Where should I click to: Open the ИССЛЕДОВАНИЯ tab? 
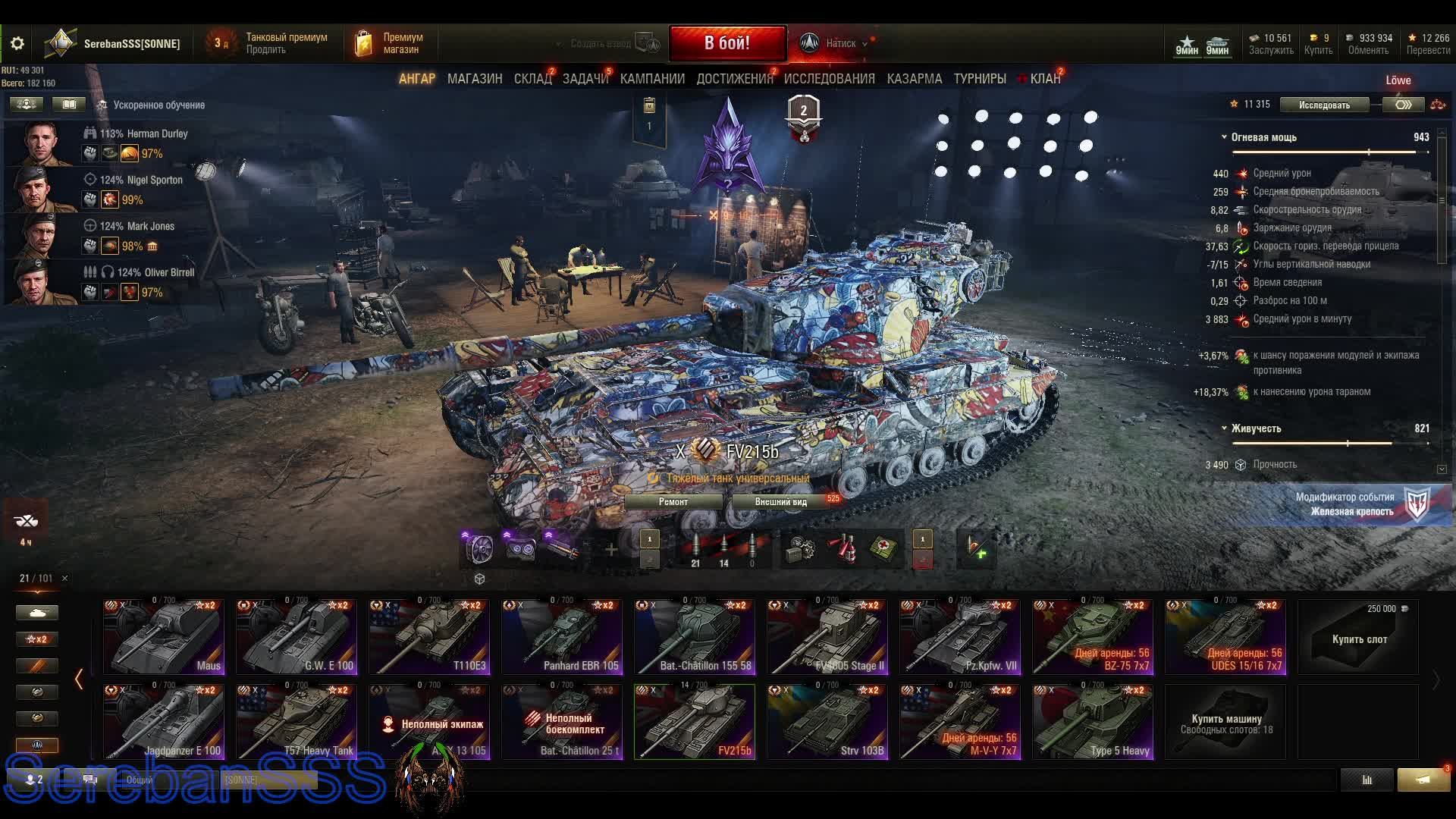click(x=829, y=79)
